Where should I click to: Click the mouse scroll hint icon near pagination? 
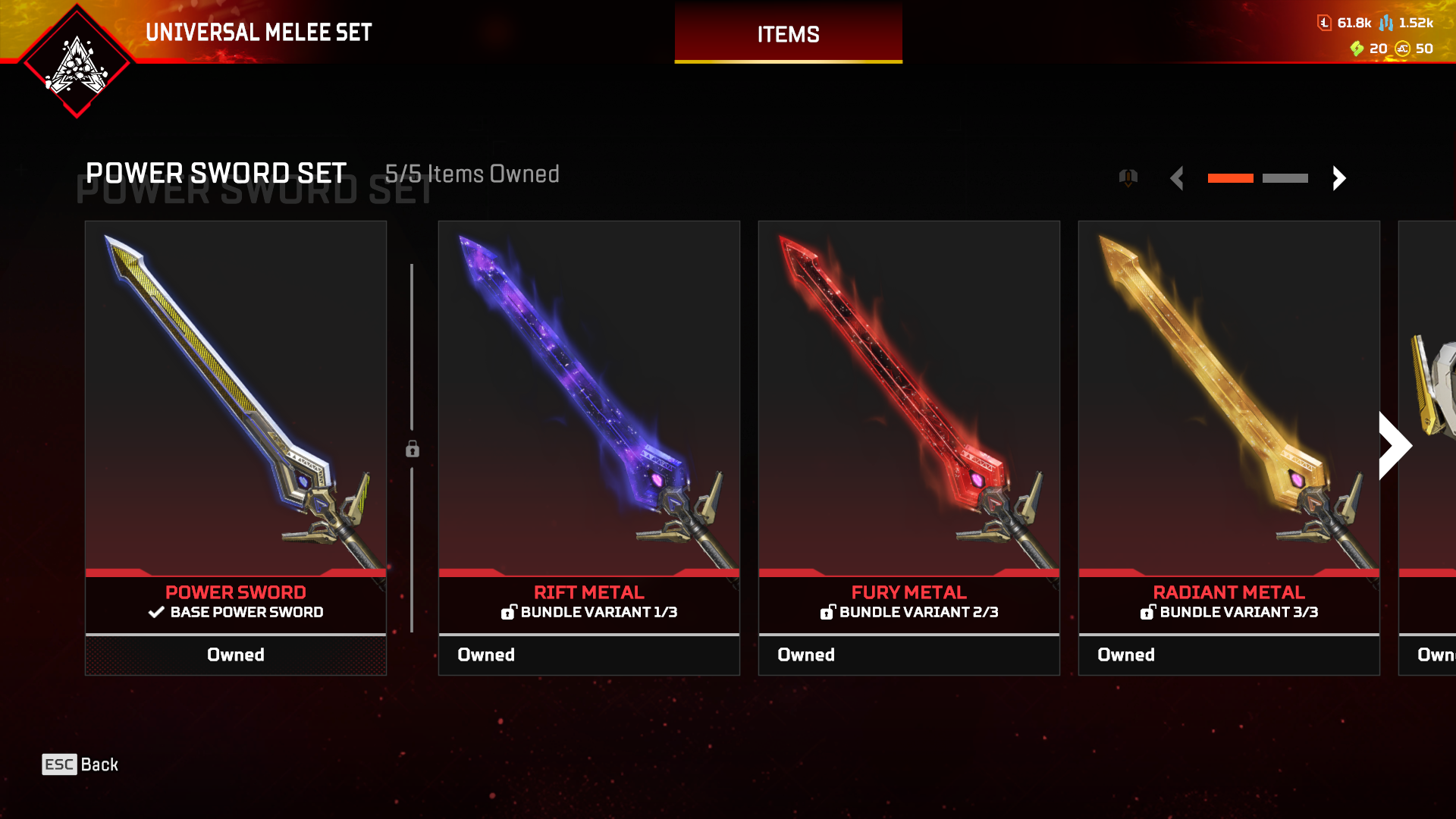coord(1128,177)
